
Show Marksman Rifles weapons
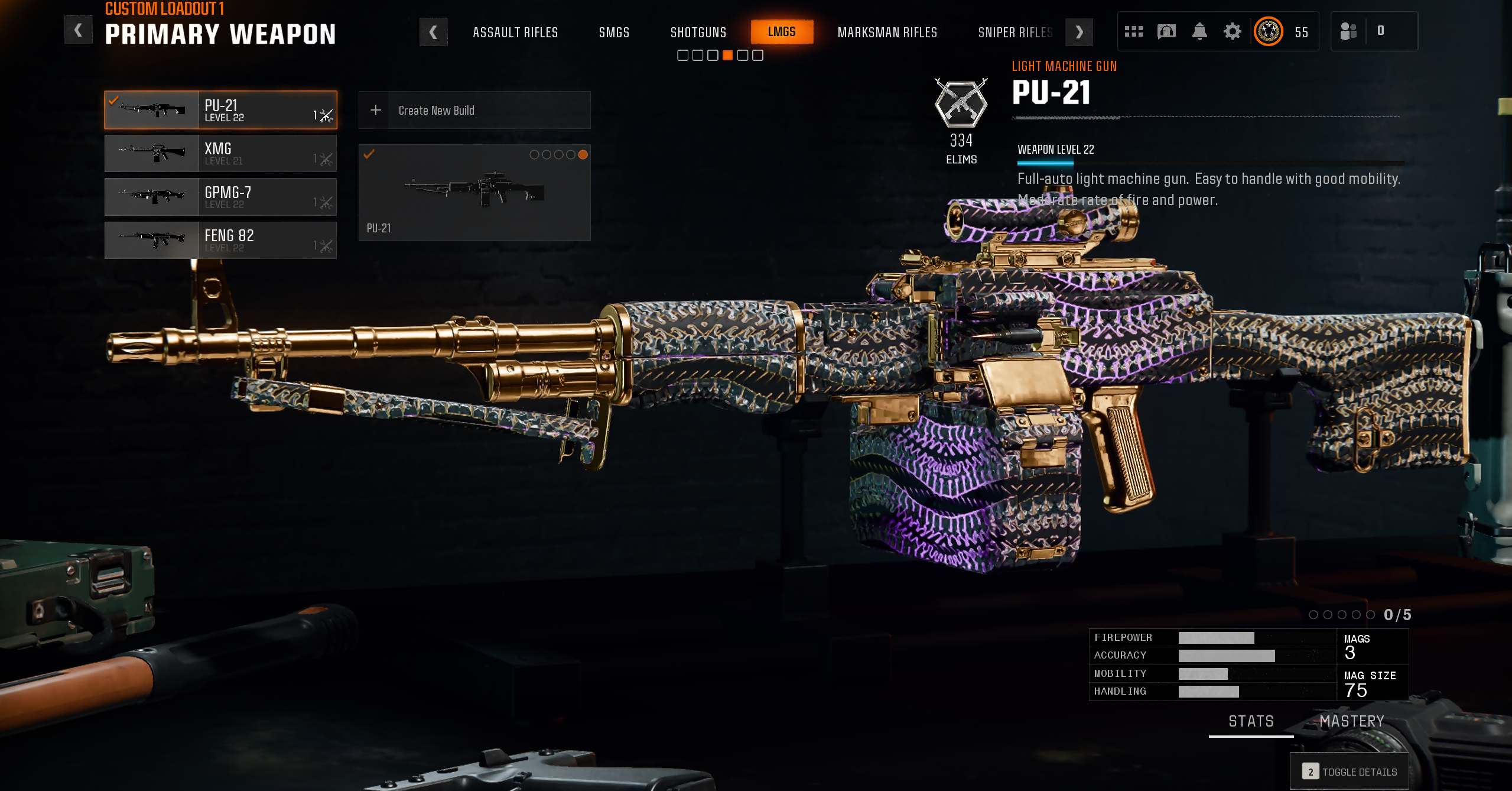coord(887,33)
